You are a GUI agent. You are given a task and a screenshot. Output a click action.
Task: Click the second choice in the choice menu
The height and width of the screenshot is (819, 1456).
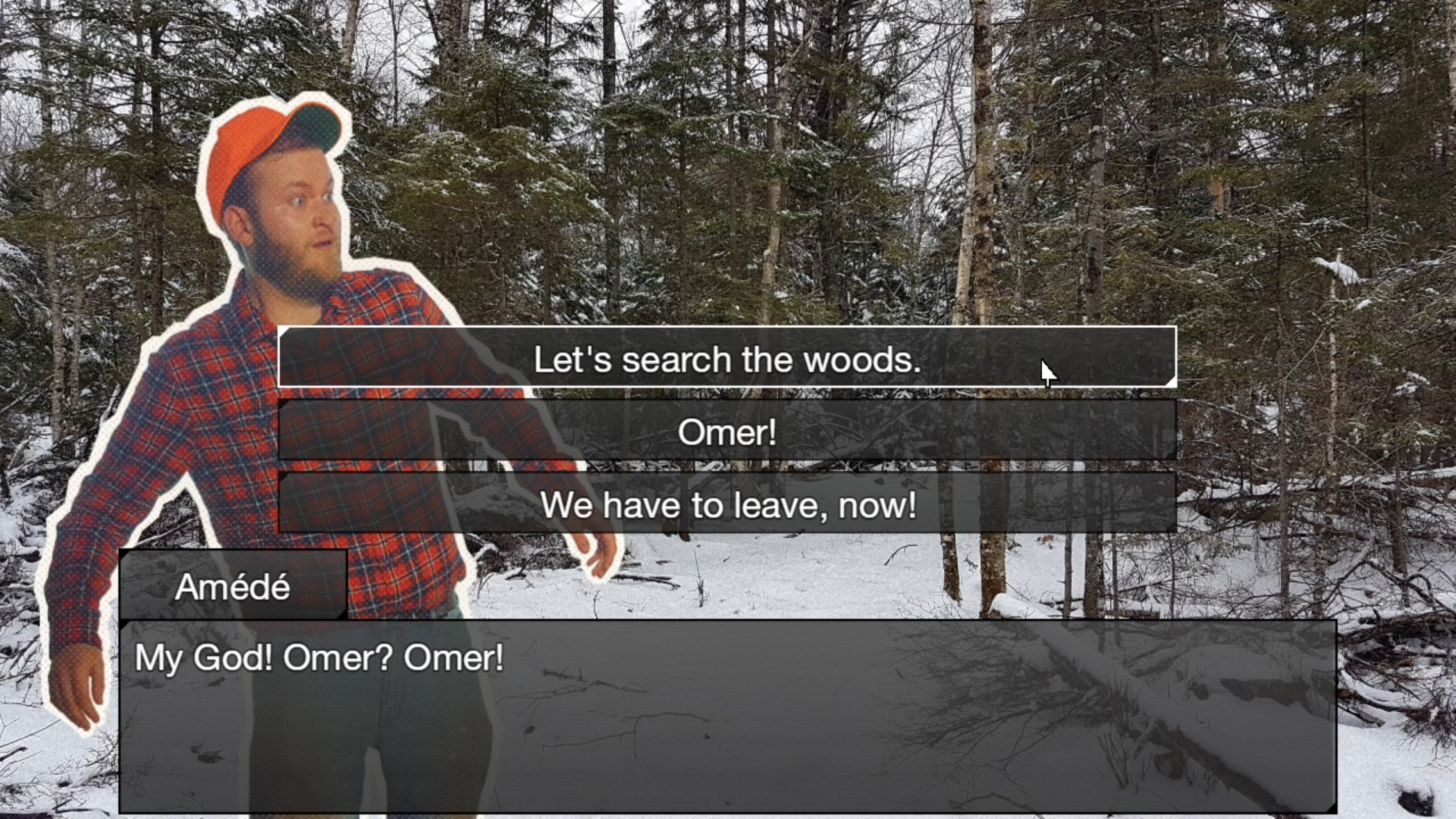726,431
